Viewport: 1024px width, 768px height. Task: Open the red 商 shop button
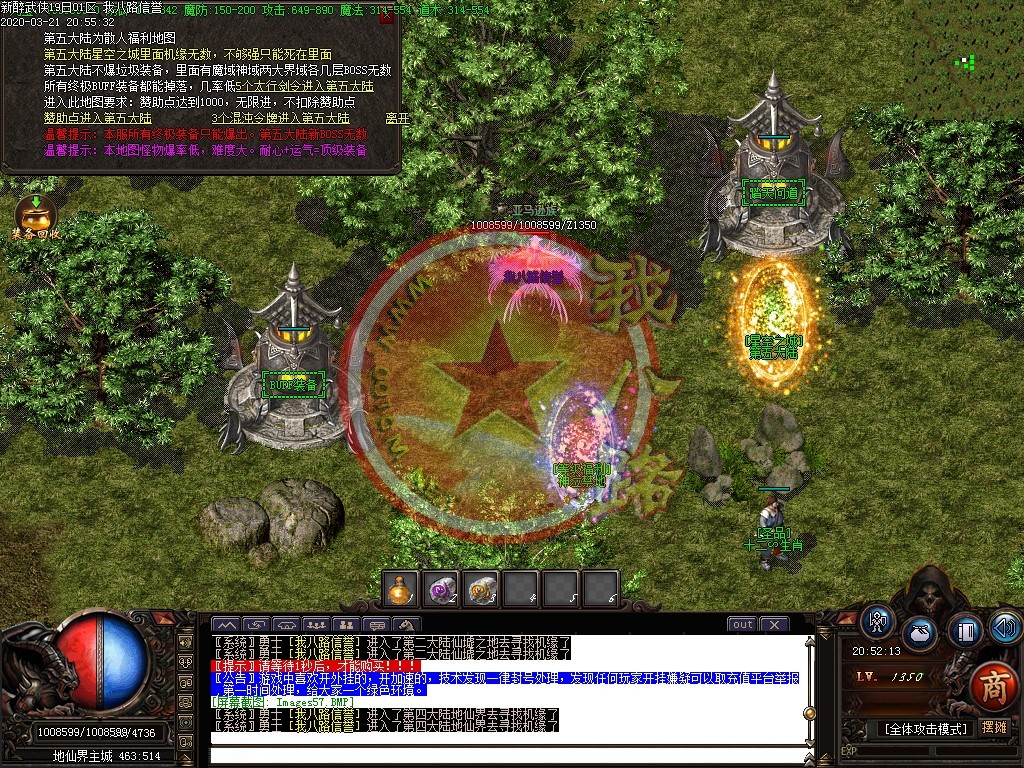pyautogui.click(x=992, y=685)
